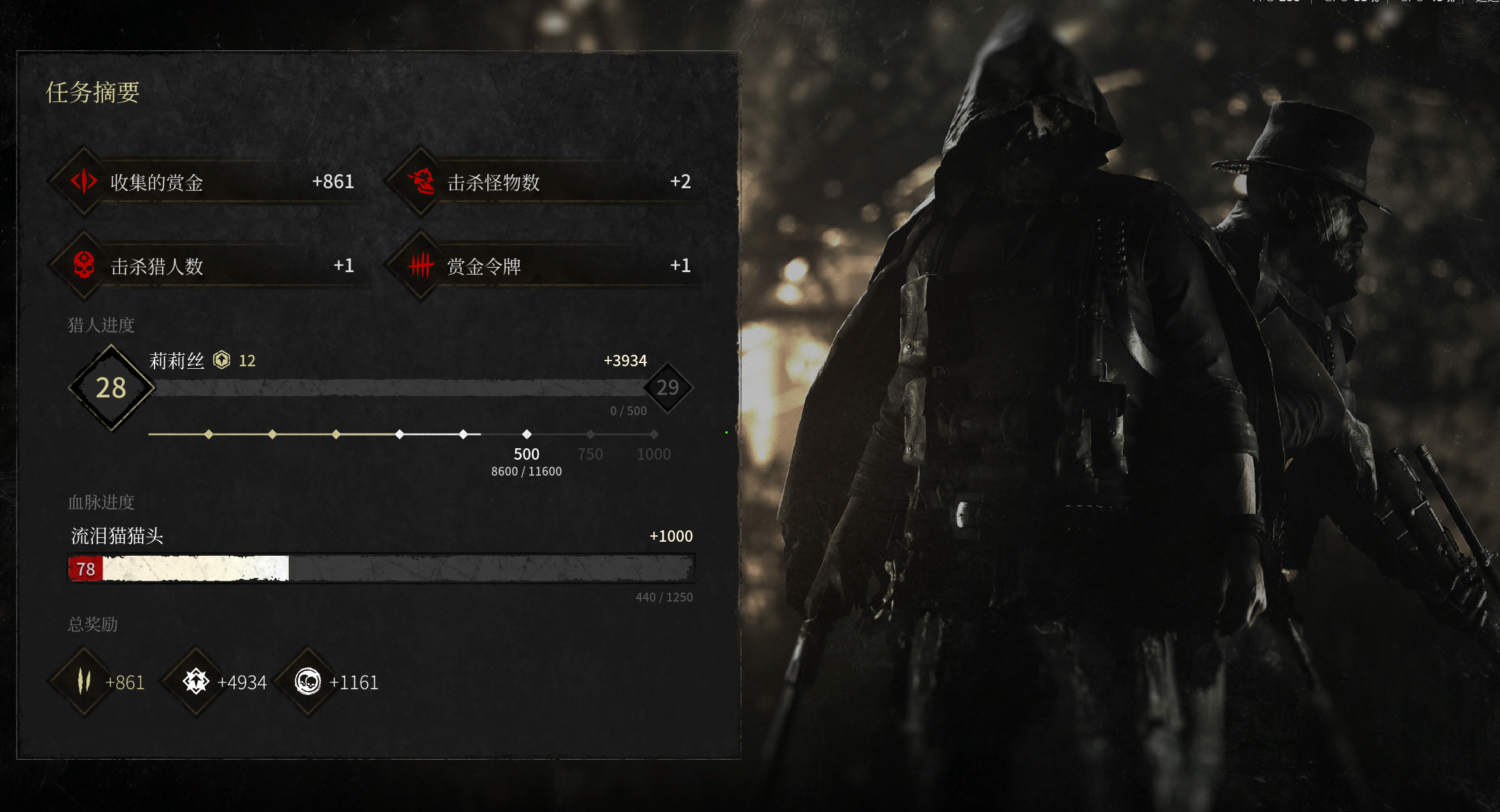Open the 赏金令牌 bounty token row
The width and height of the screenshot is (1500, 812).
[547, 266]
